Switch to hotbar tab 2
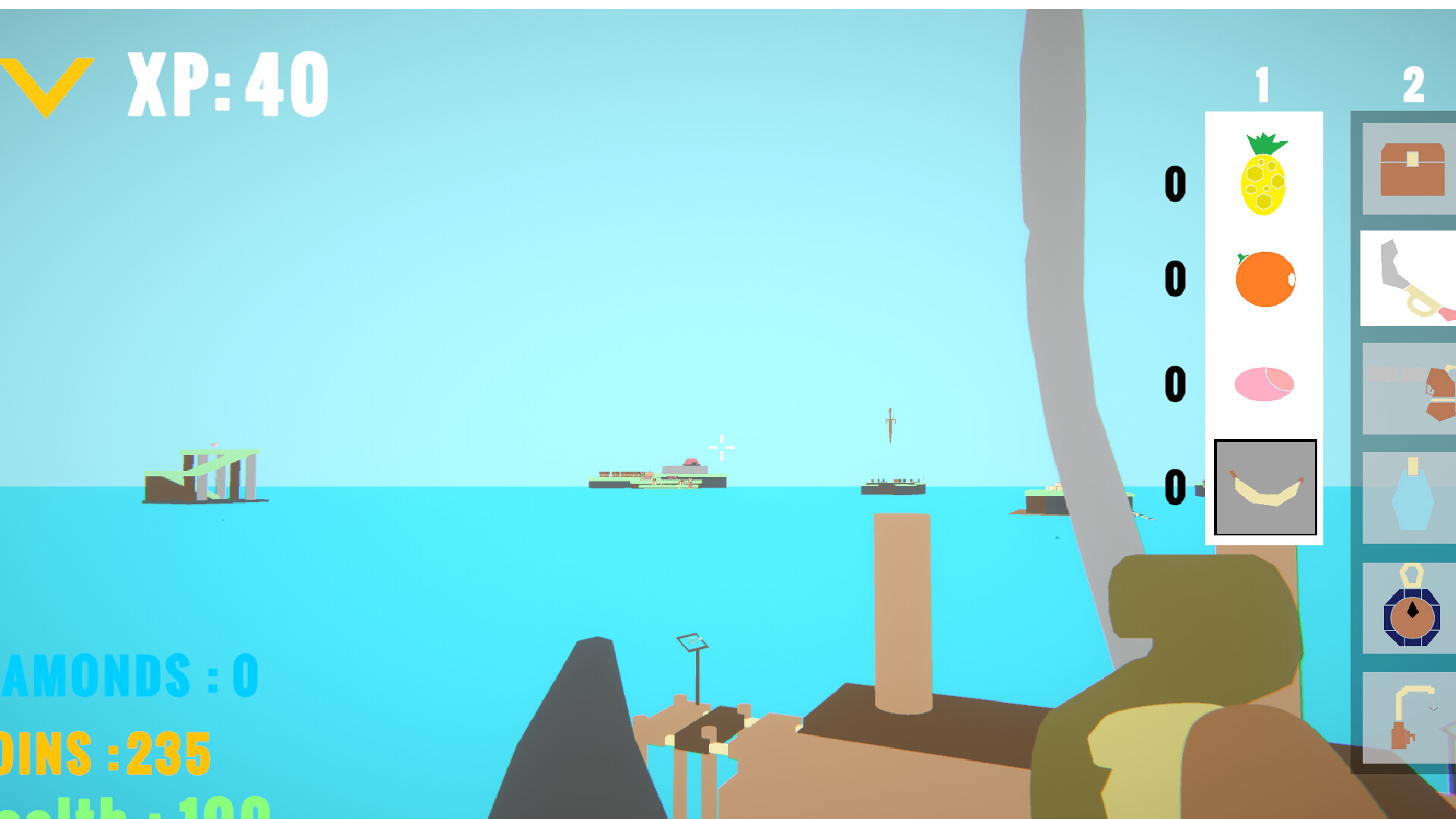The height and width of the screenshot is (819, 1456). click(1413, 85)
